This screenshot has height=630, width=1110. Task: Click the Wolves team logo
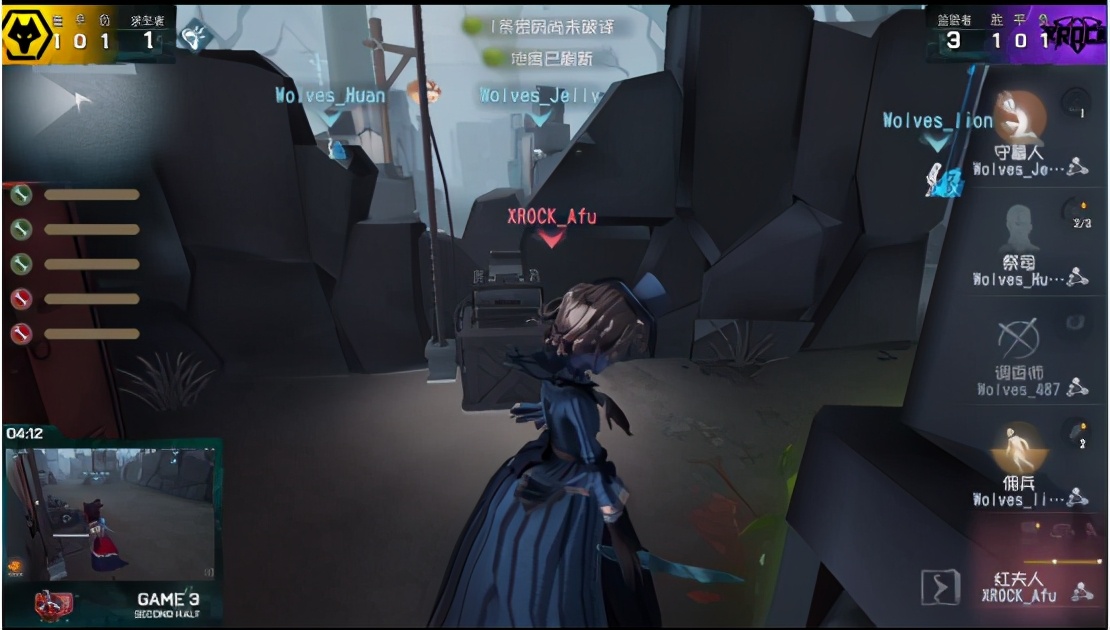click(24, 35)
